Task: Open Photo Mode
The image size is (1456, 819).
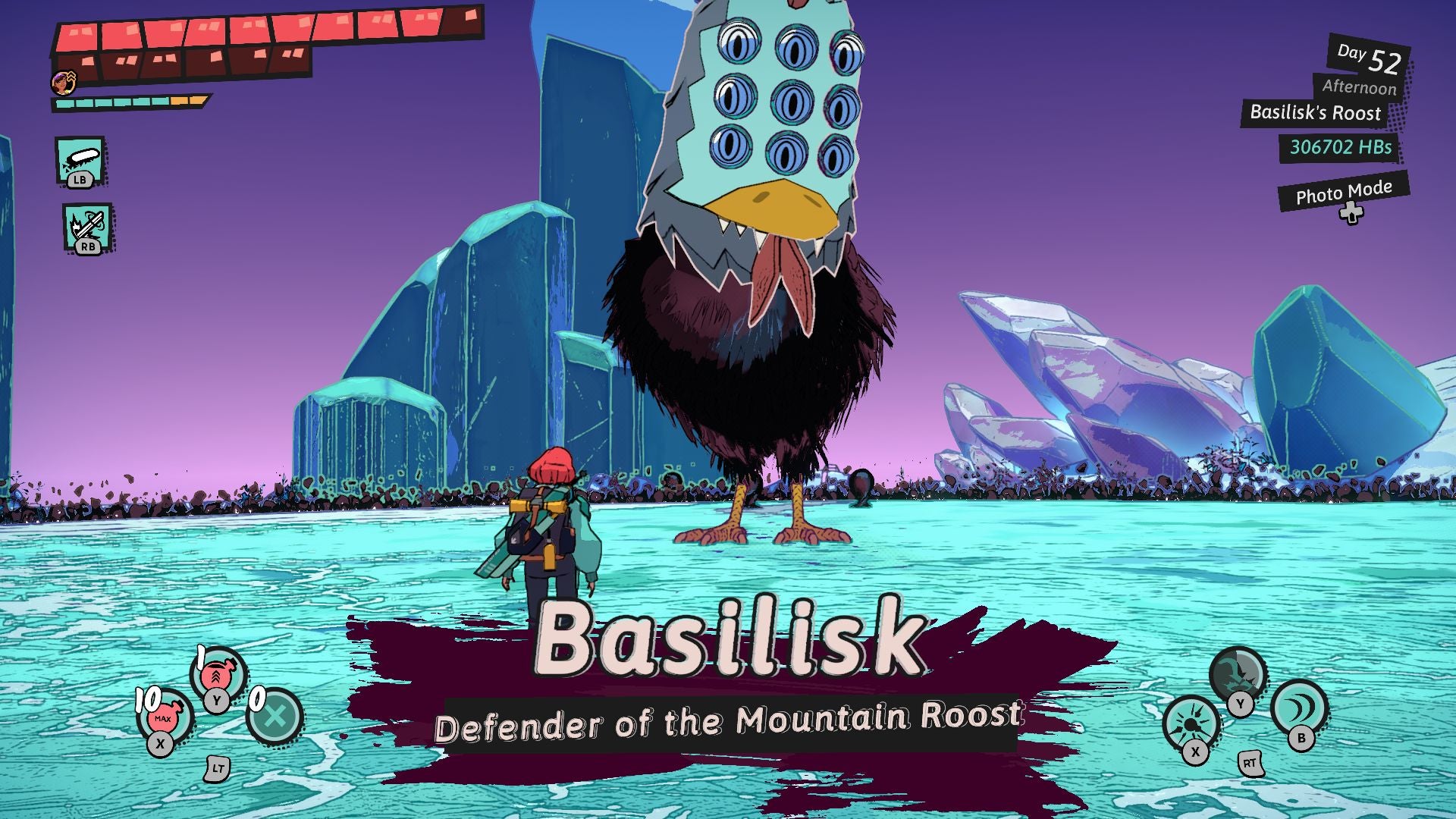Action: pyautogui.click(x=1343, y=192)
